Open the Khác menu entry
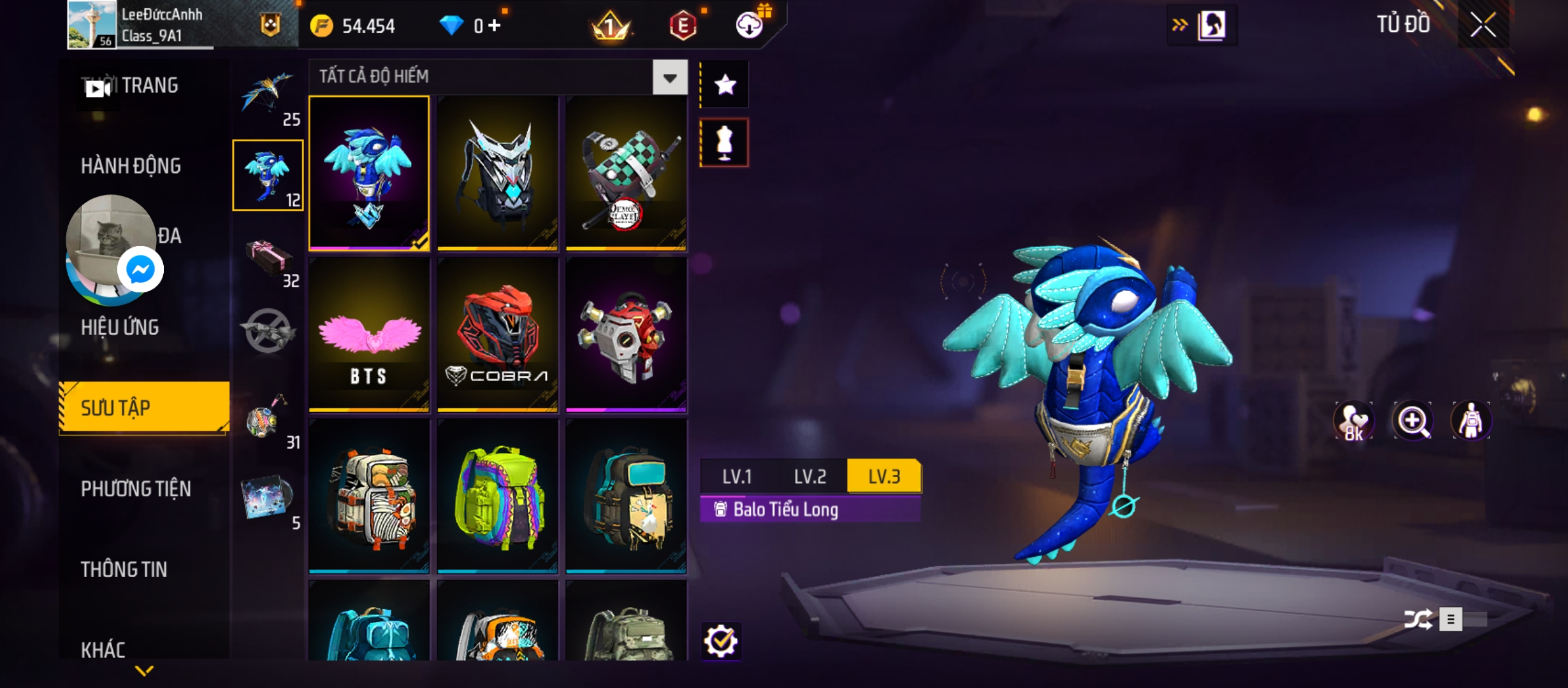This screenshot has height=688, width=1568. (x=103, y=650)
